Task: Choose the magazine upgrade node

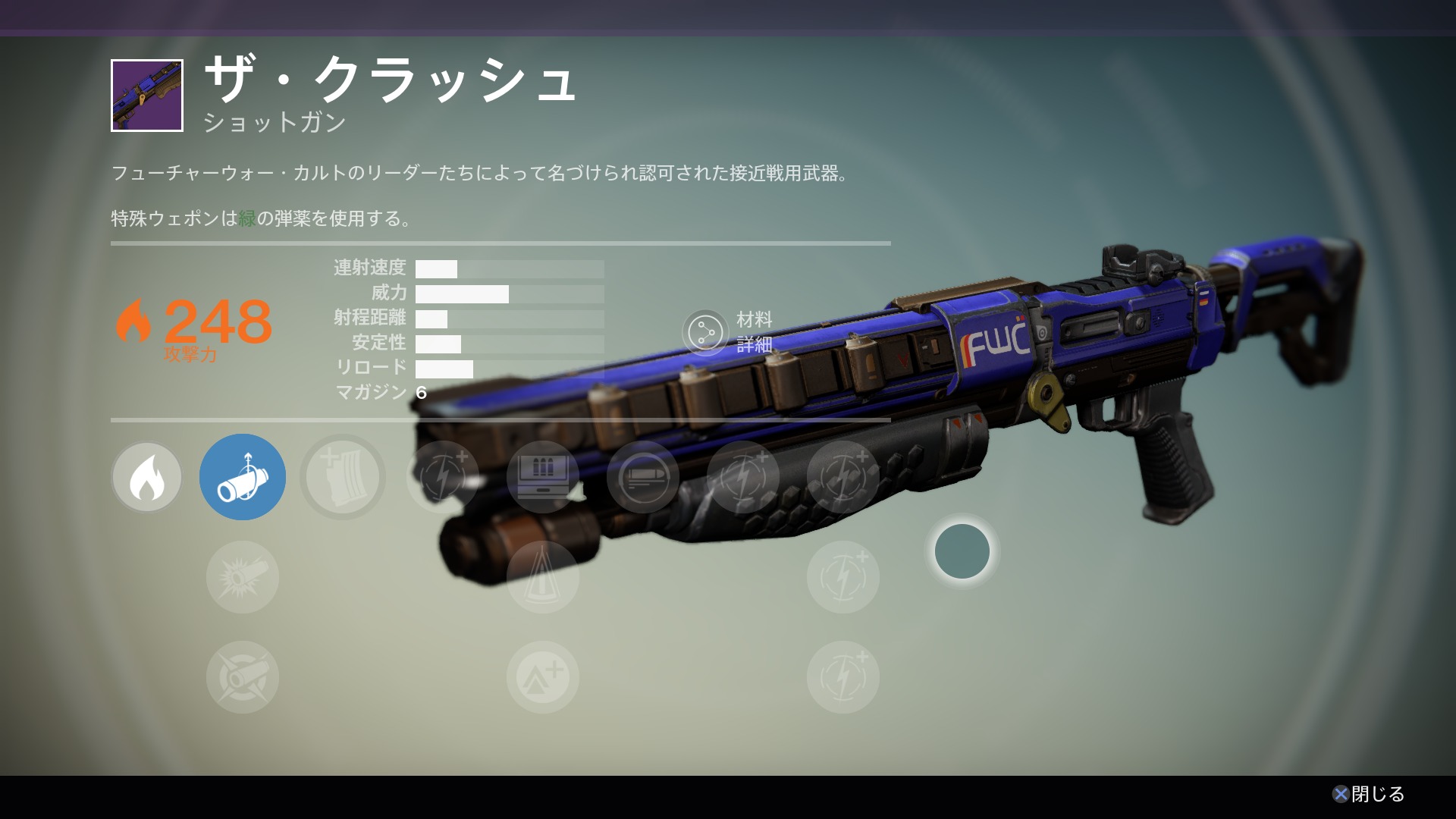Action: tap(343, 477)
